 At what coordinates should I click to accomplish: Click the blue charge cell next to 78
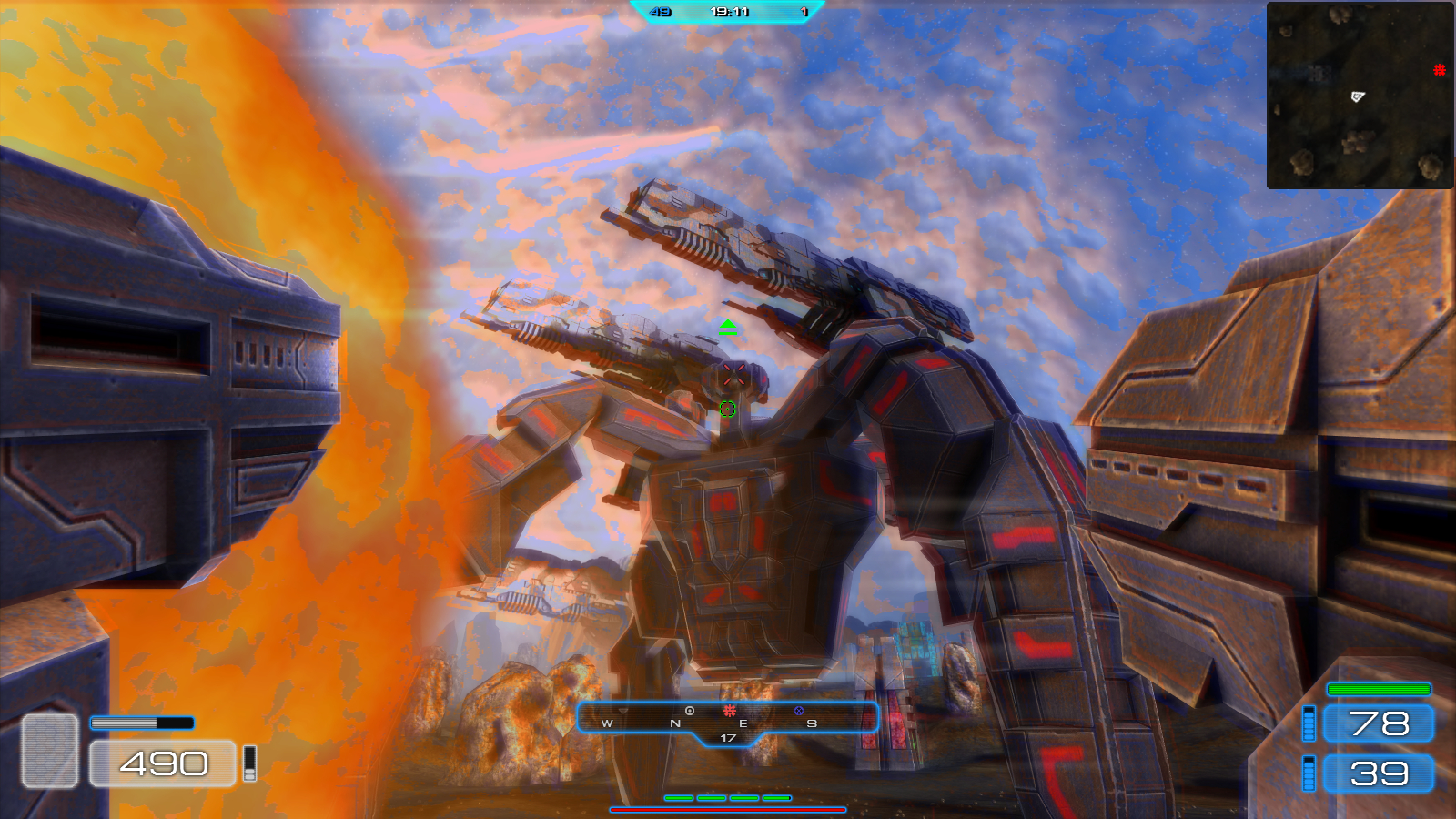tap(1310, 725)
